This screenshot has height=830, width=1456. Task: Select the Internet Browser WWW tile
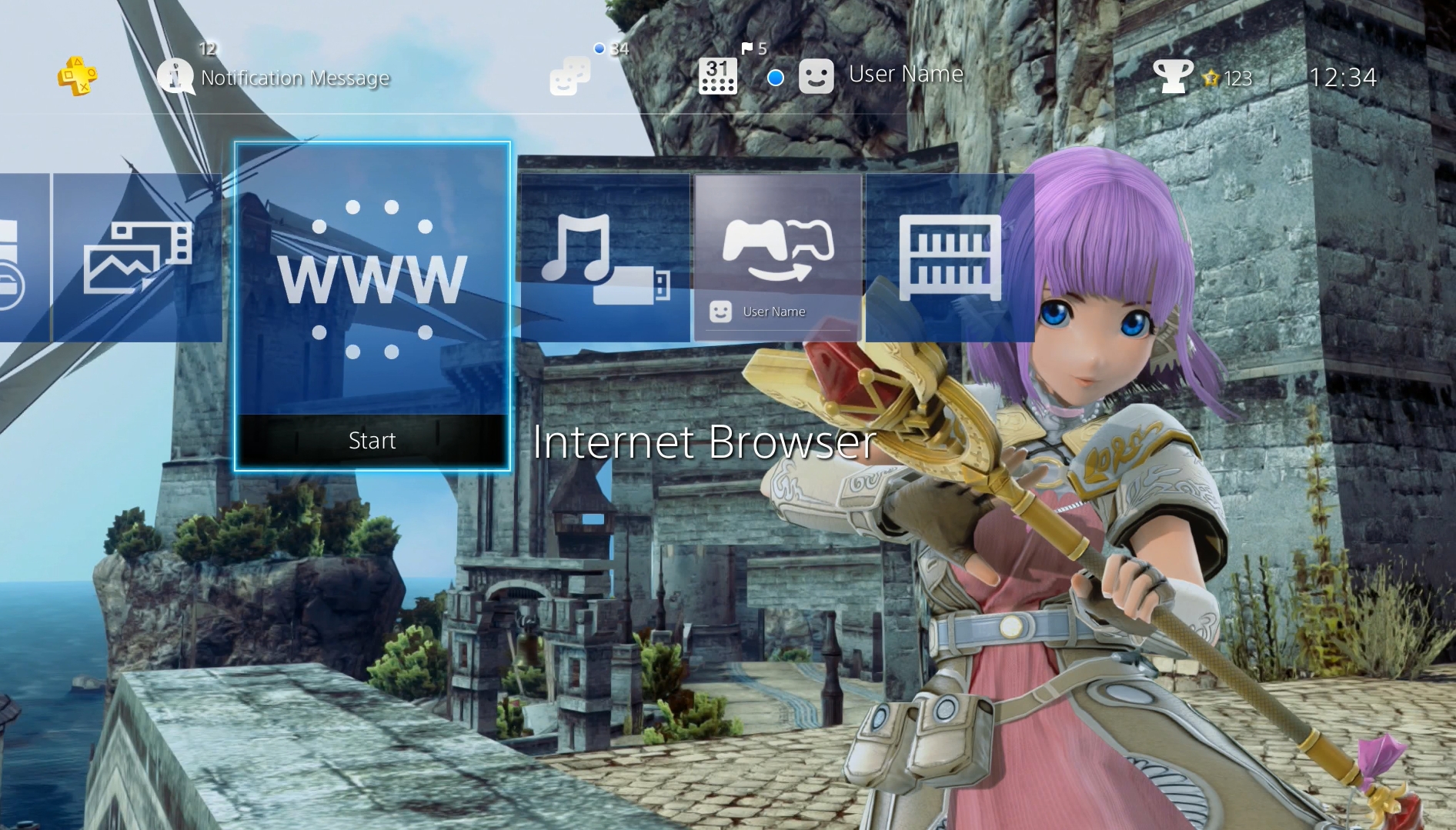372,278
